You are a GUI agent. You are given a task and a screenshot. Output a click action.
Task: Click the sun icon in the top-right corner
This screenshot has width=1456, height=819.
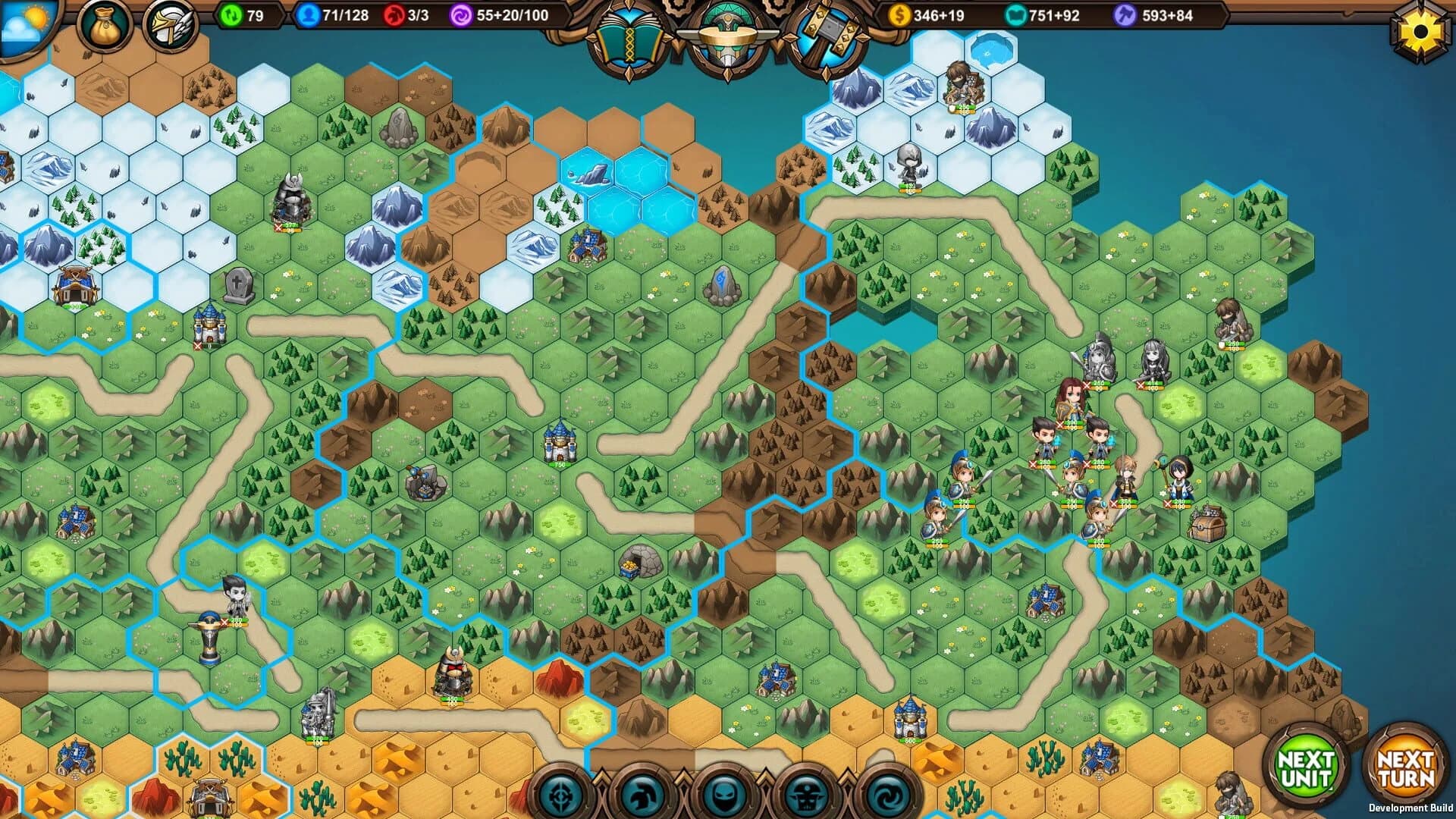tap(1420, 30)
